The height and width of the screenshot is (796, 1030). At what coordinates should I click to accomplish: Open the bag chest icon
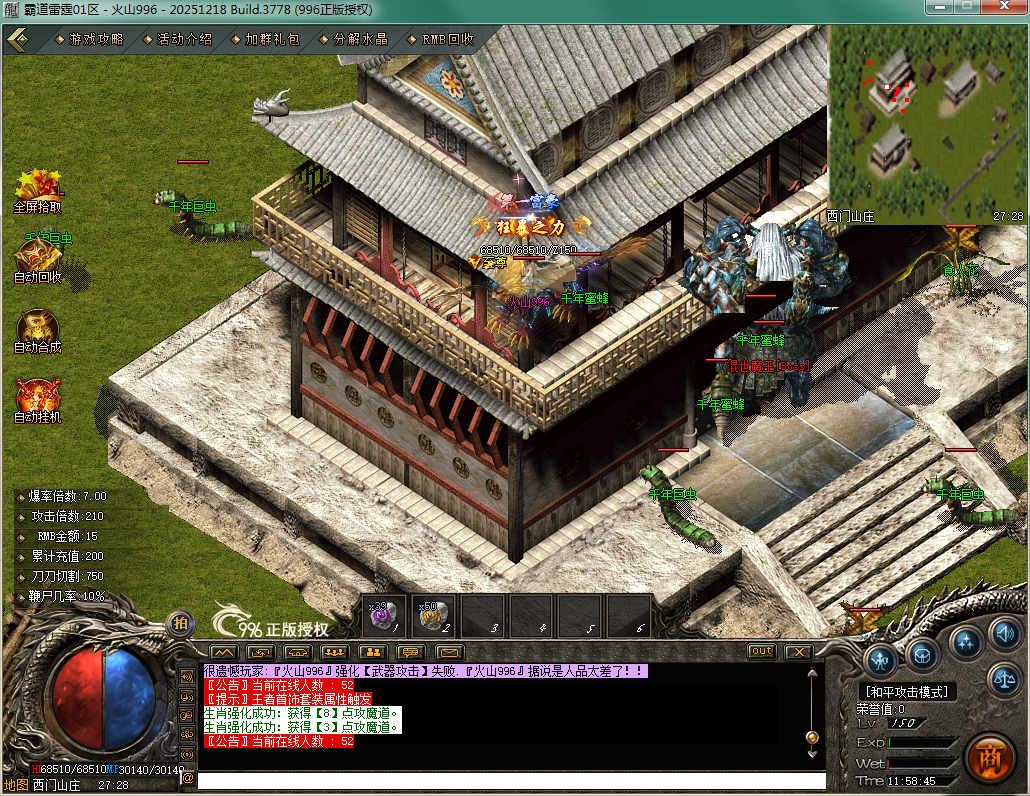(x=923, y=654)
